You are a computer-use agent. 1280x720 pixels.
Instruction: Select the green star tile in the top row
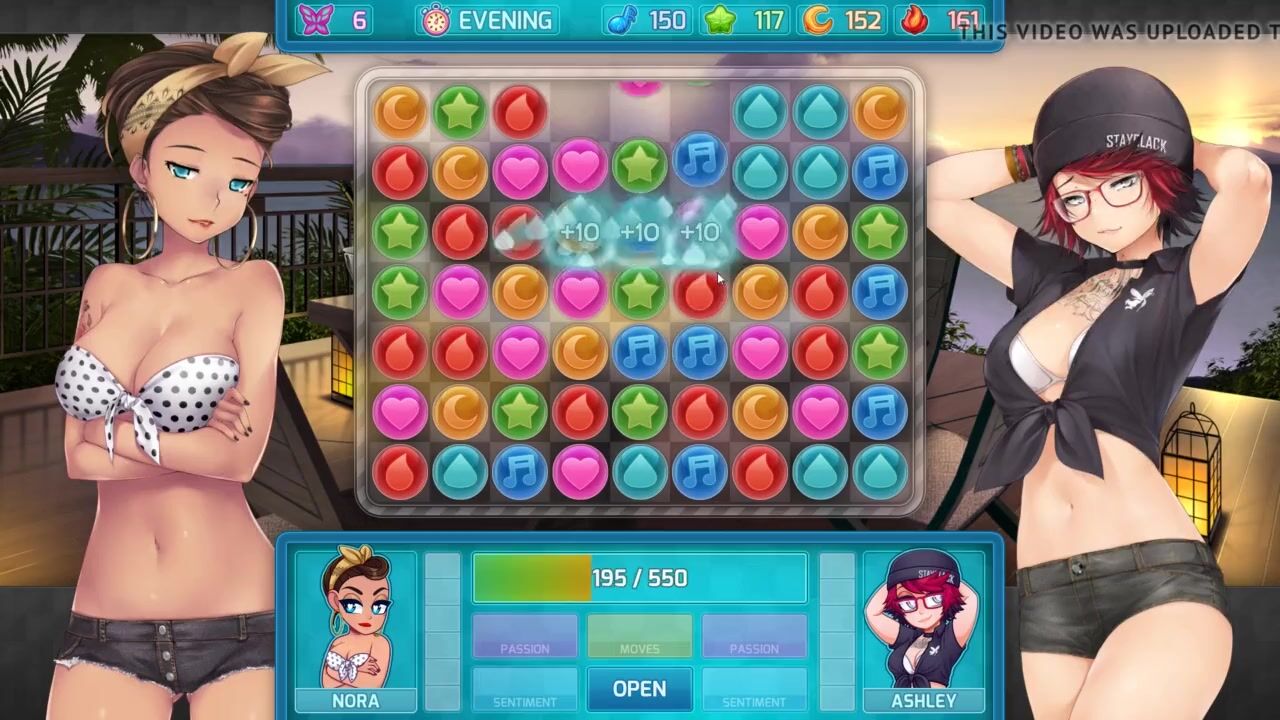click(459, 111)
